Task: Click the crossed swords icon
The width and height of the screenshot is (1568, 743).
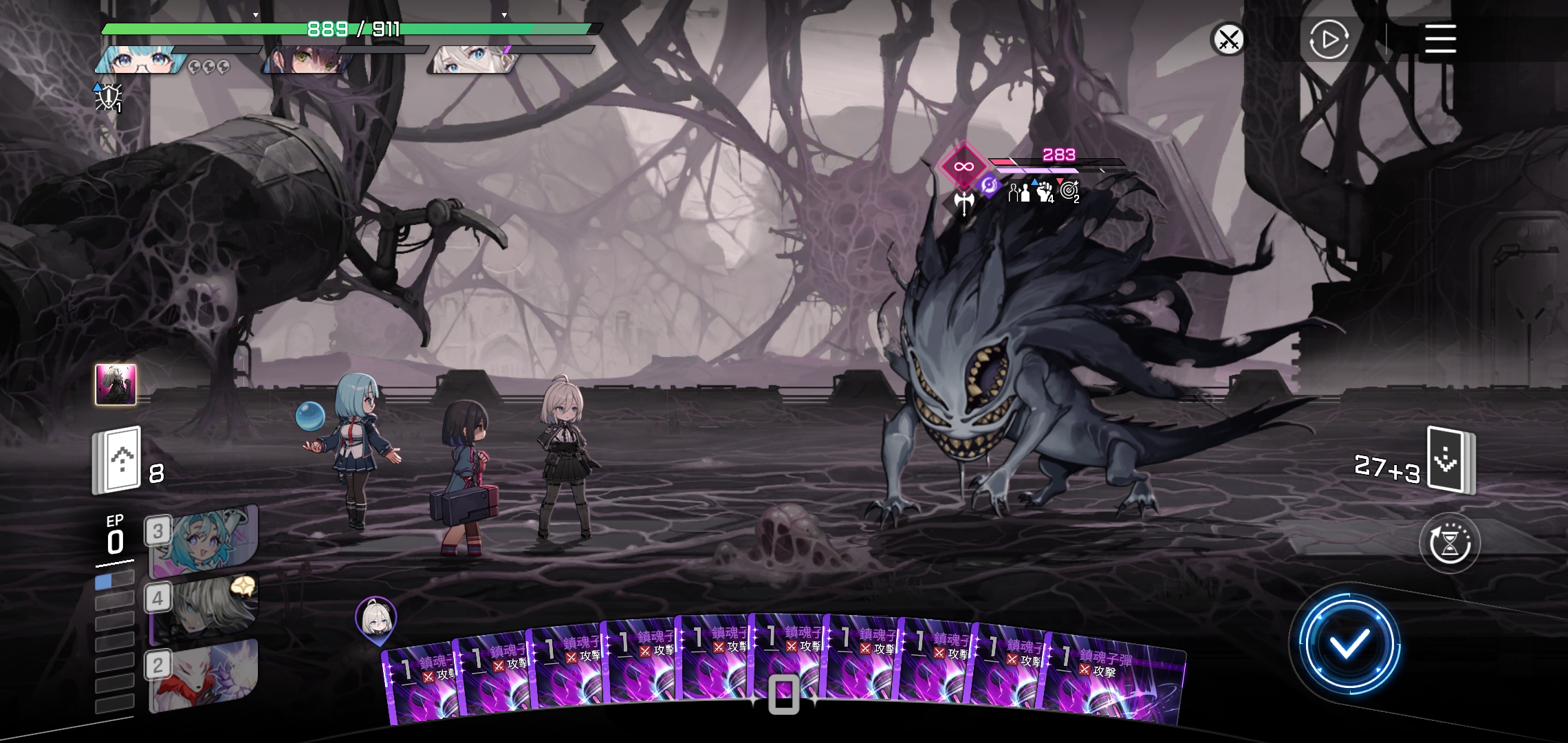Action: [1228, 39]
